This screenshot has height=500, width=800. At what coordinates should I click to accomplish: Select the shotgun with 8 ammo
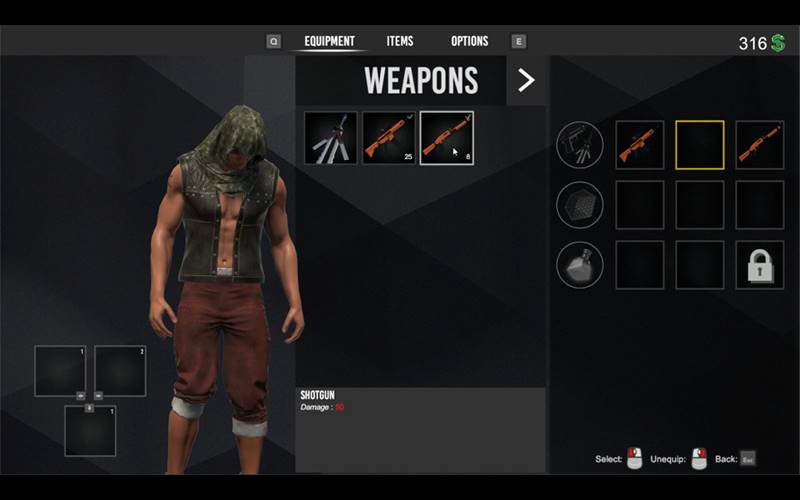click(x=447, y=138)
